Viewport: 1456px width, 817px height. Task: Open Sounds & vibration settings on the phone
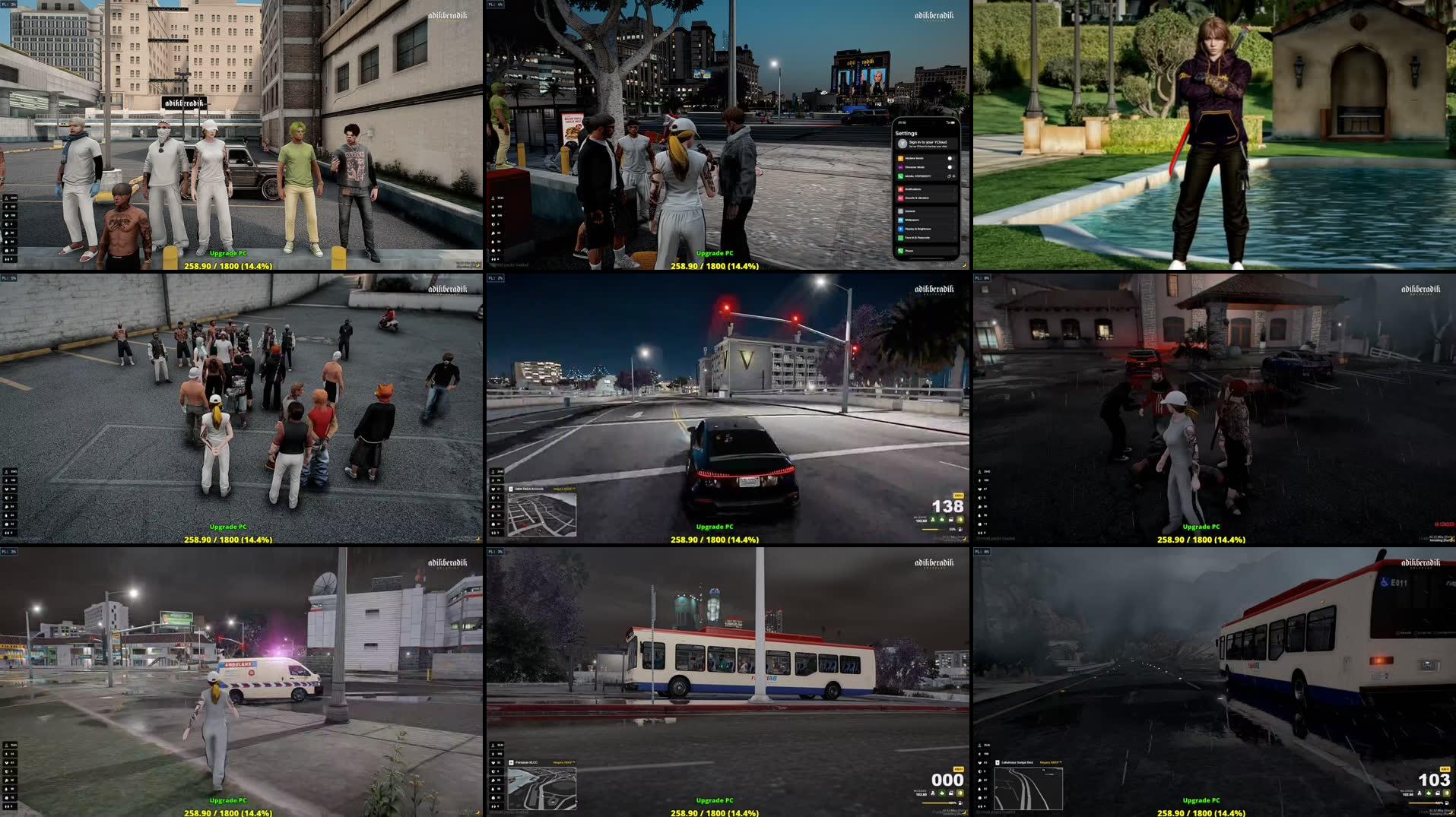click(918, 198)
